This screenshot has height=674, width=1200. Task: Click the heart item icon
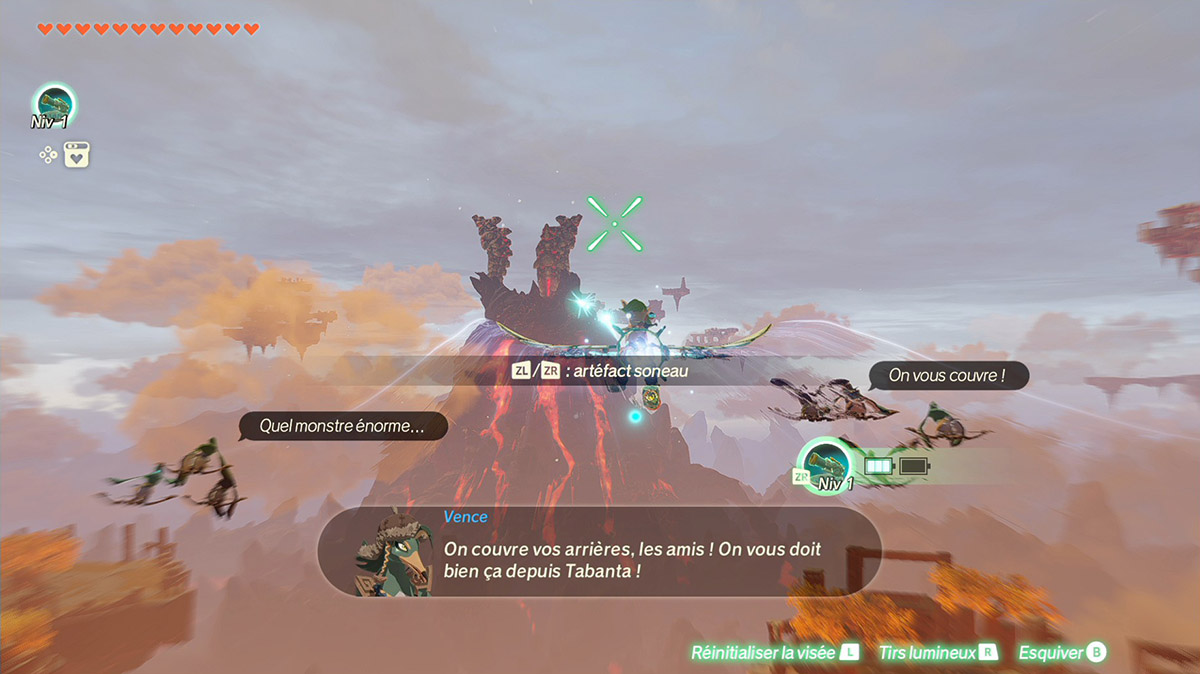pos(78,155)
